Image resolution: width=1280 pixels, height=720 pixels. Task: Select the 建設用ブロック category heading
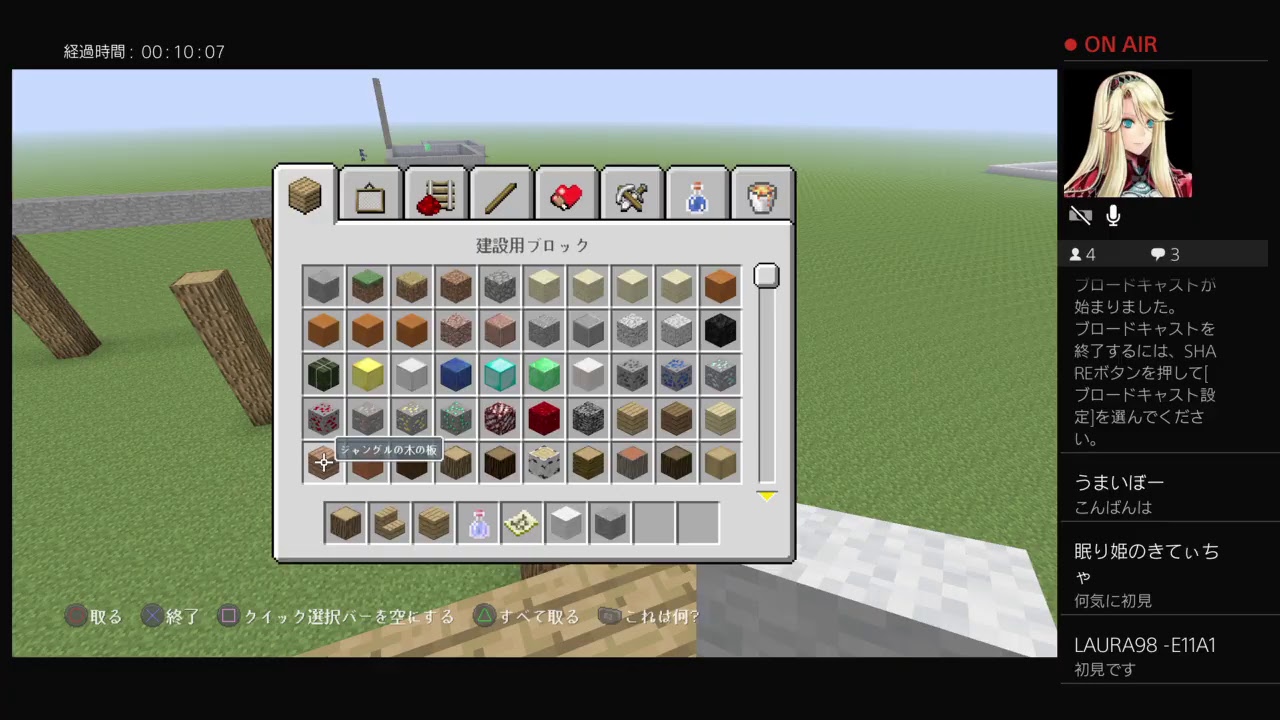533,246
